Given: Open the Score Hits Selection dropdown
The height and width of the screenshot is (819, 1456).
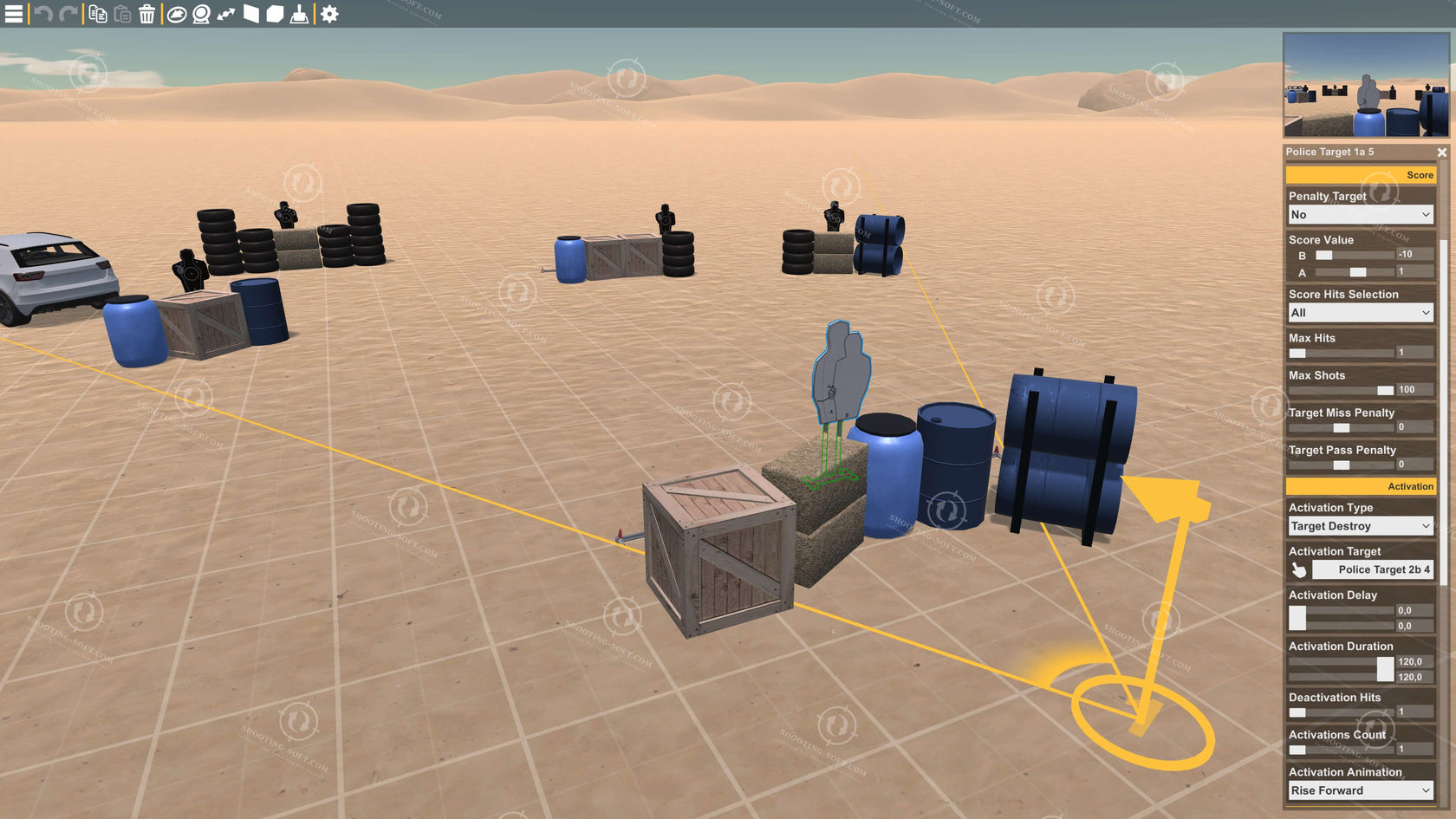Looking at the screenshot, I should tap(1360, 312).
